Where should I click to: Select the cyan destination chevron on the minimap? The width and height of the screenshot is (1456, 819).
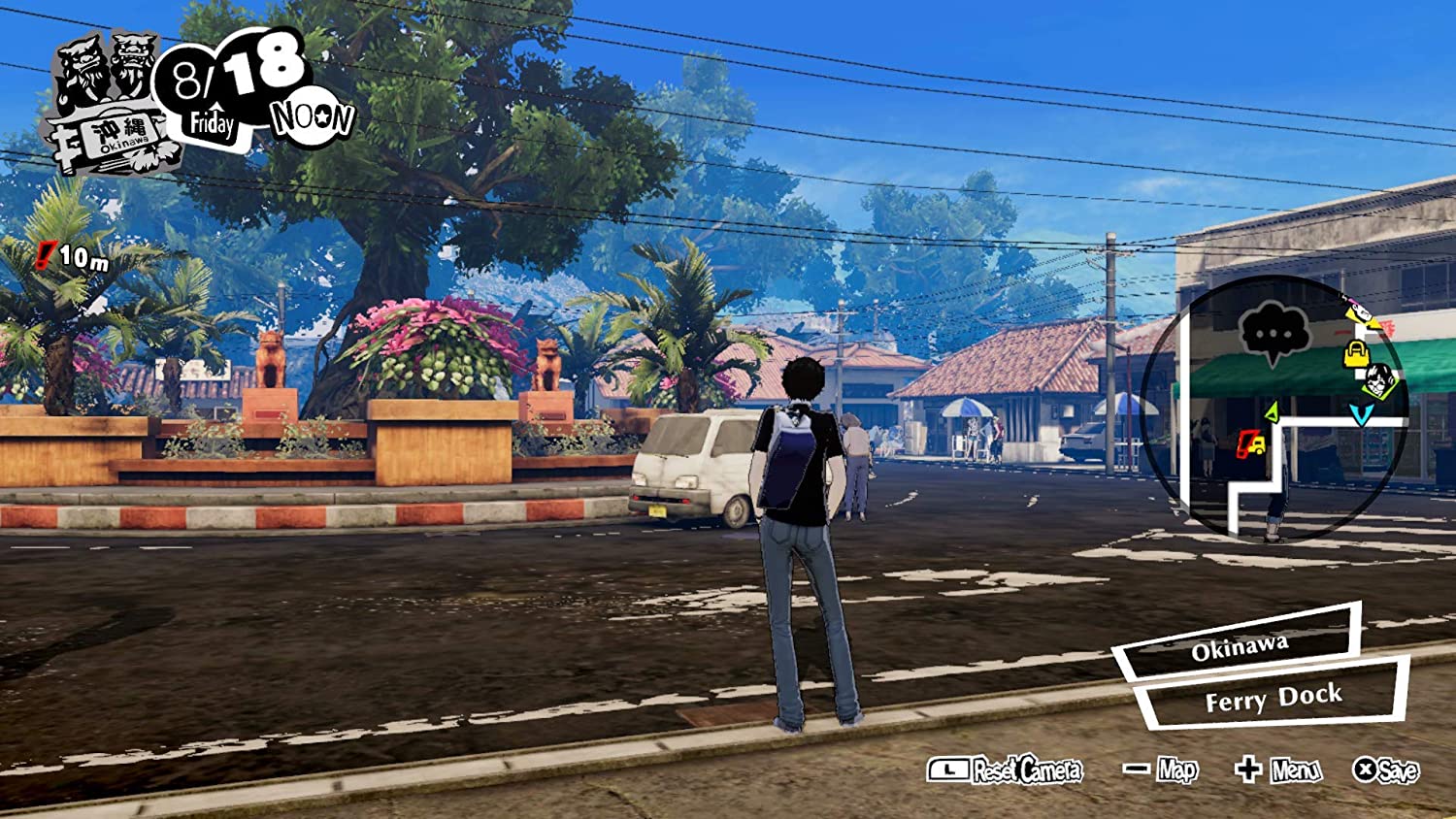[1361, 413]
